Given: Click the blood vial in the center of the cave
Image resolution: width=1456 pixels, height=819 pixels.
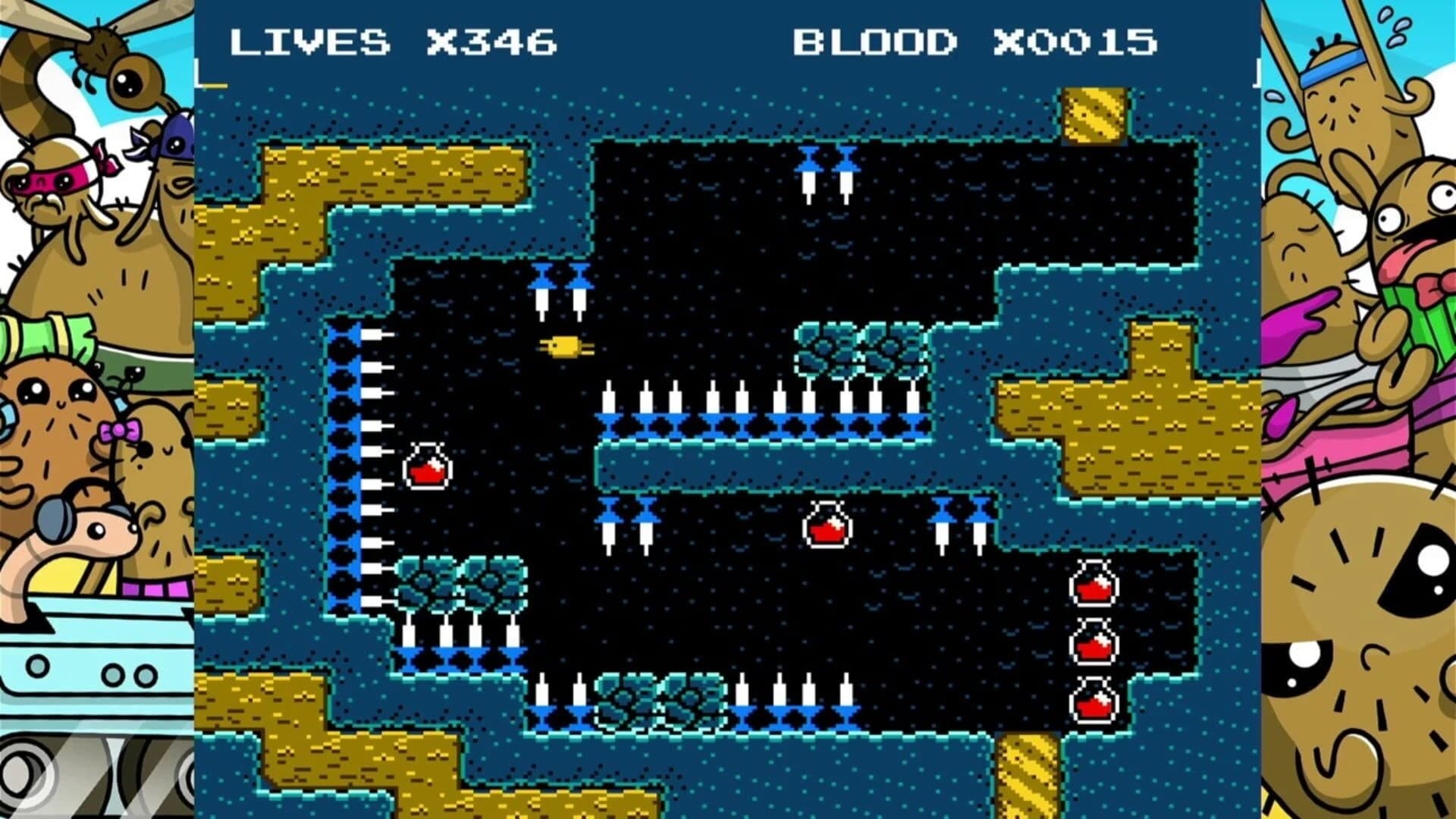Looking at the screenshot, I should pyautogui.click(x=826, y=523).
